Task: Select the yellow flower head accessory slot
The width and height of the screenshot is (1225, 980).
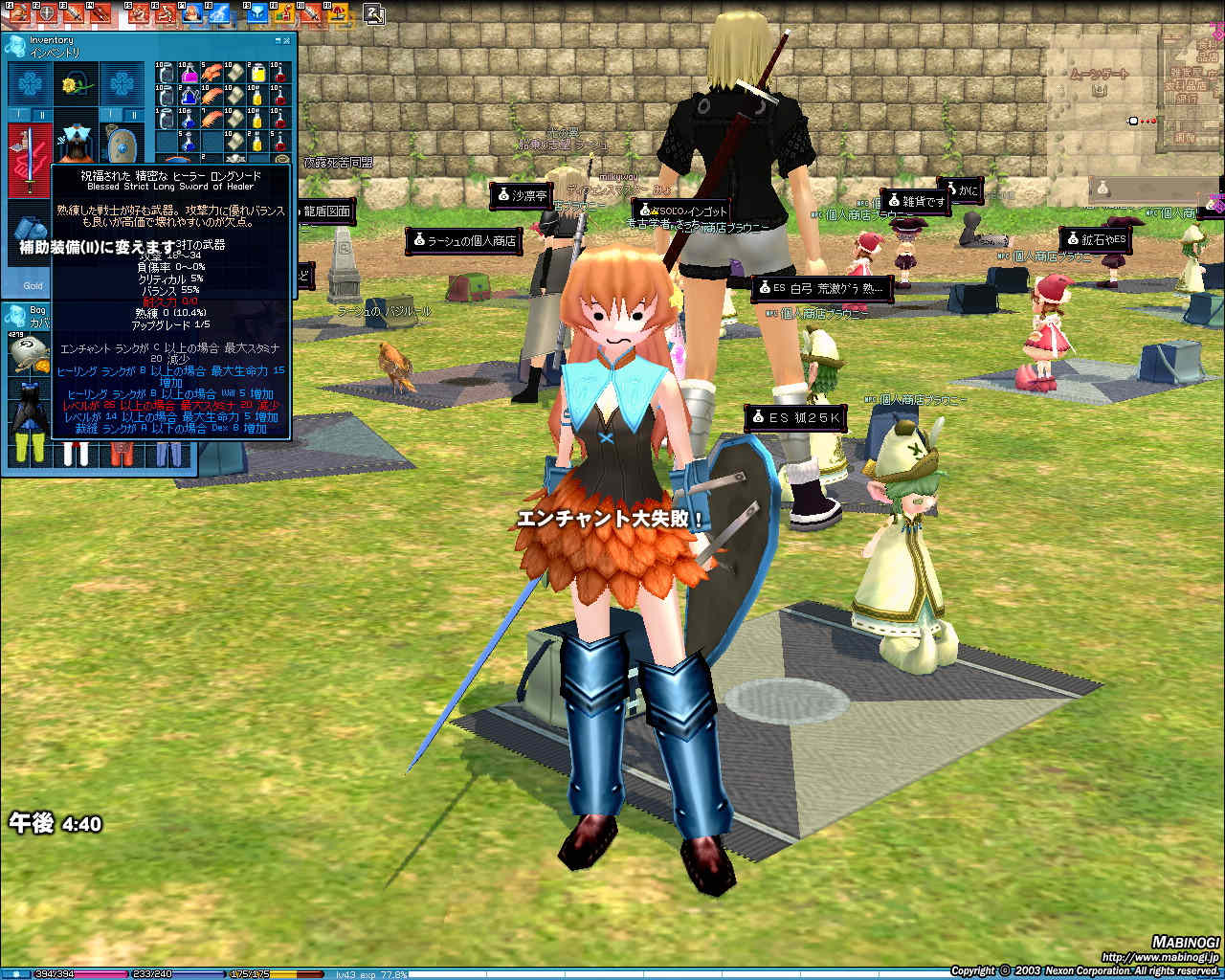Action: click(76, 85)
